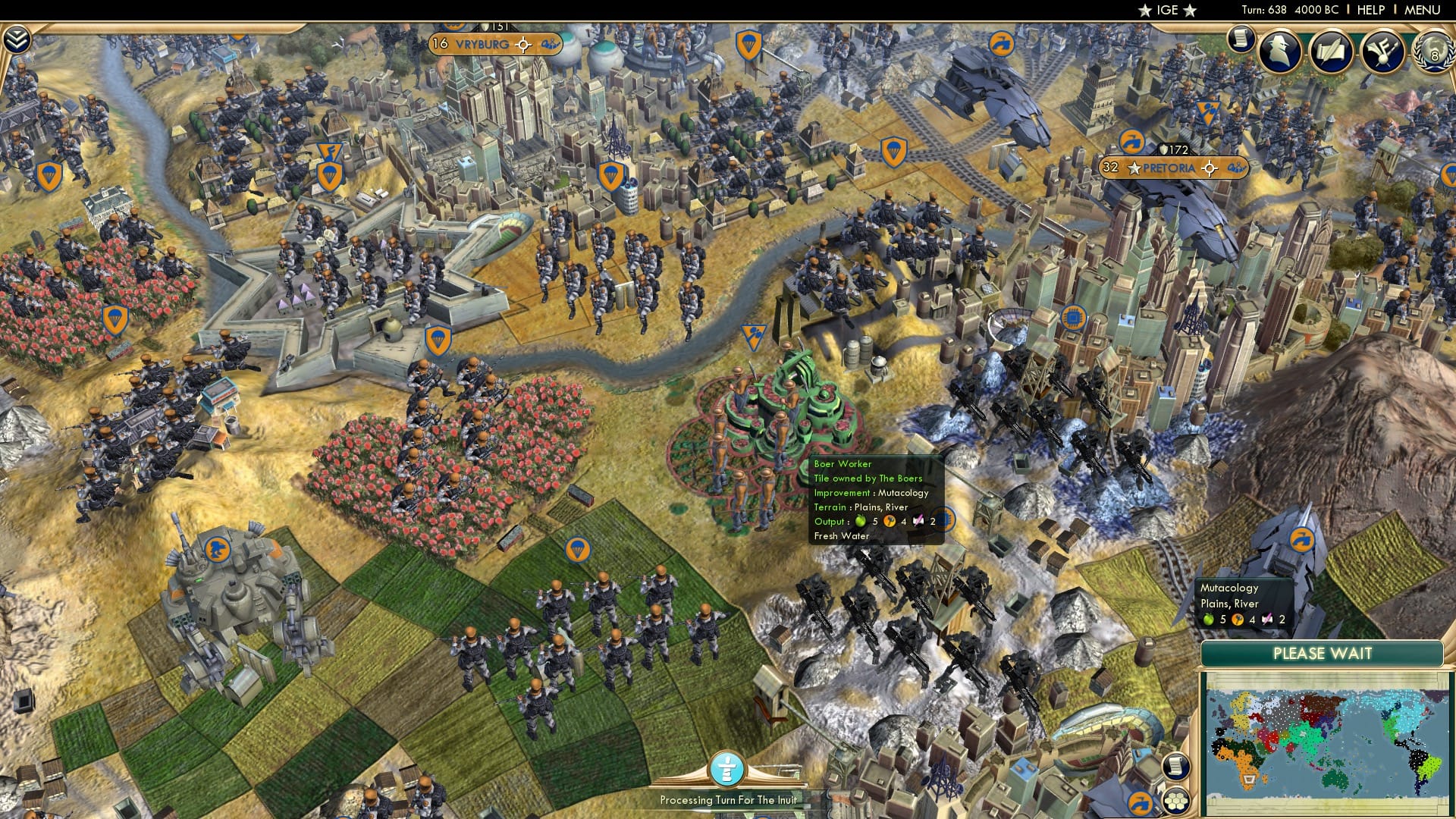Expand the Vryburg city banner
The image size is (1456, 819).
[483, 44]
